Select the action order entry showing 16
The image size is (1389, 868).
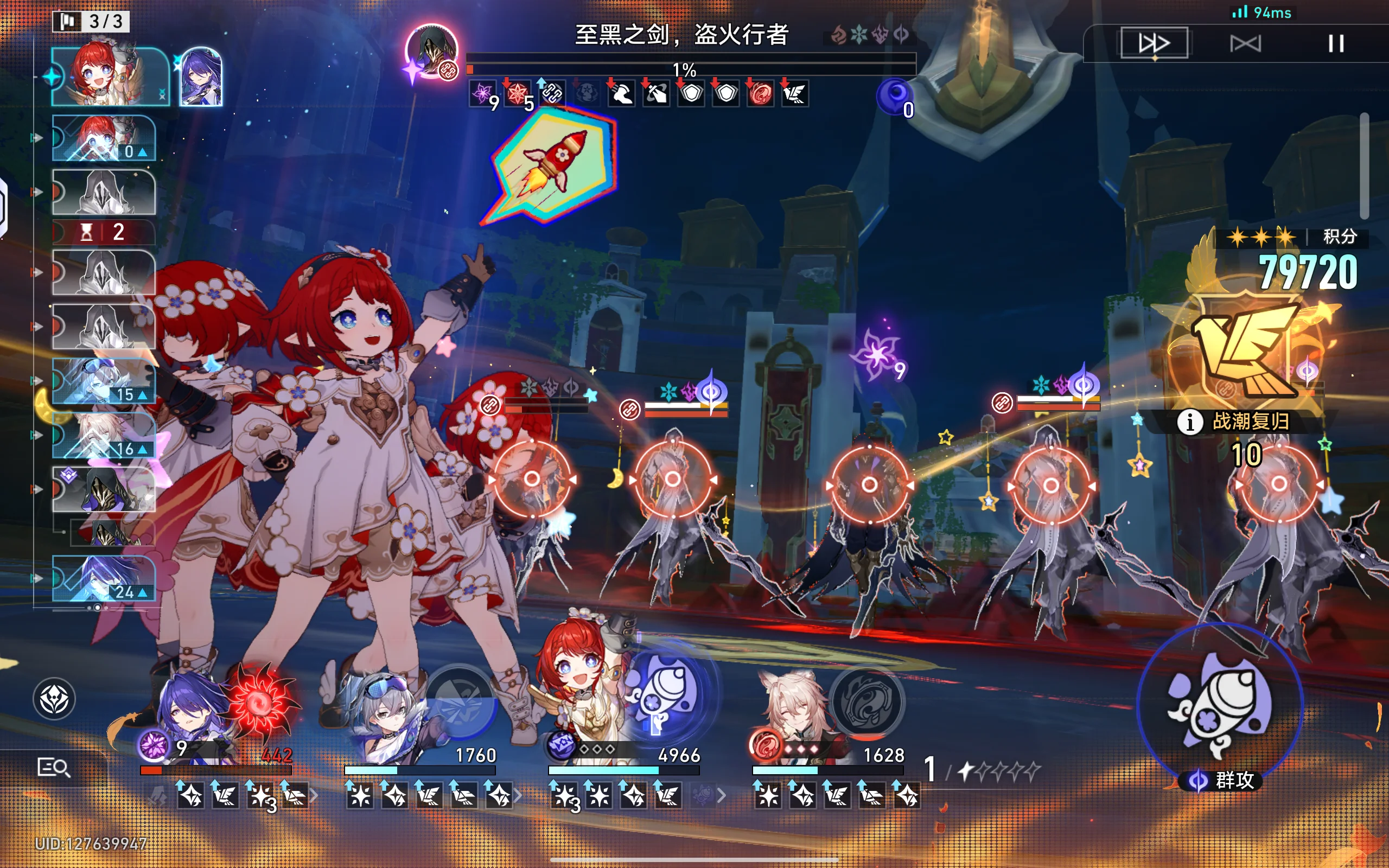[x=104, y=435]
